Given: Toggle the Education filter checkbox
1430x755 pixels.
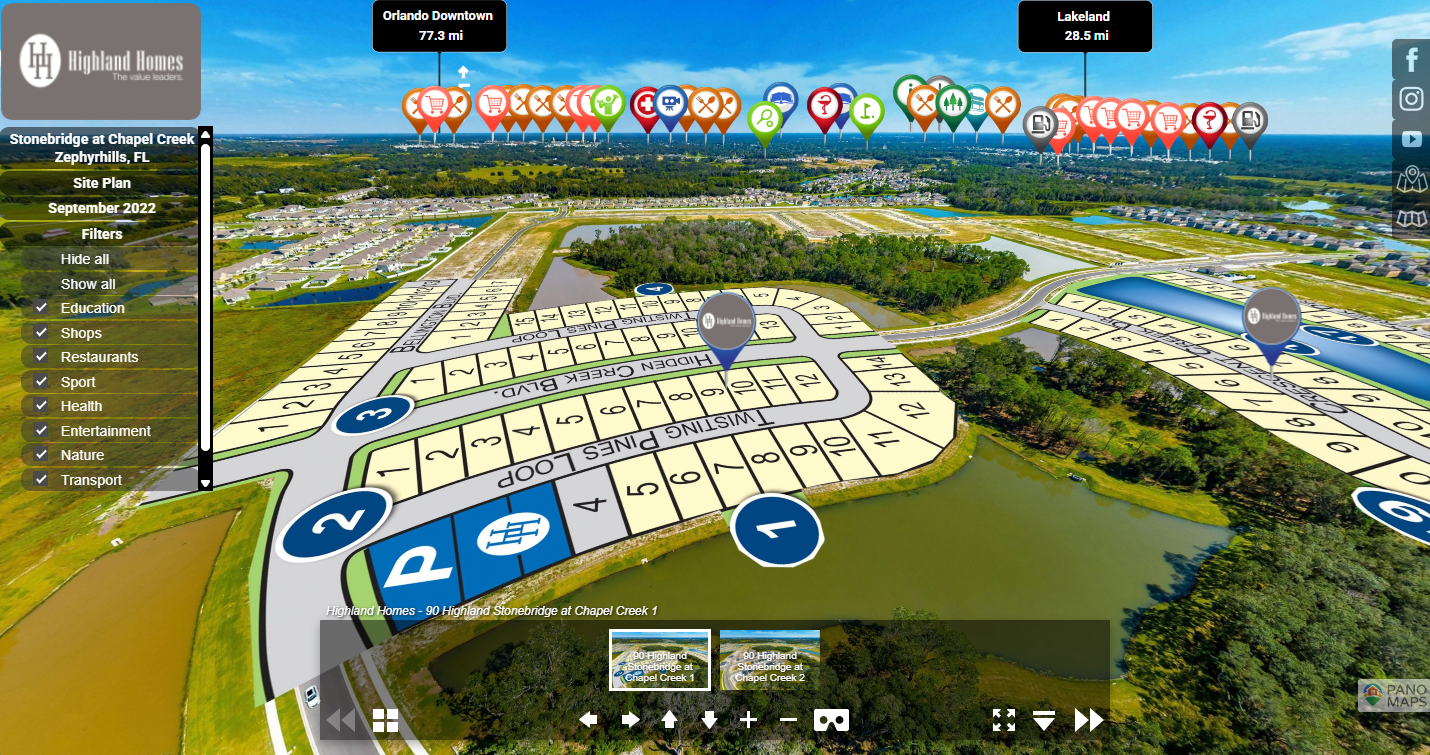Looking at the screenshot, I should coord(41,308).
